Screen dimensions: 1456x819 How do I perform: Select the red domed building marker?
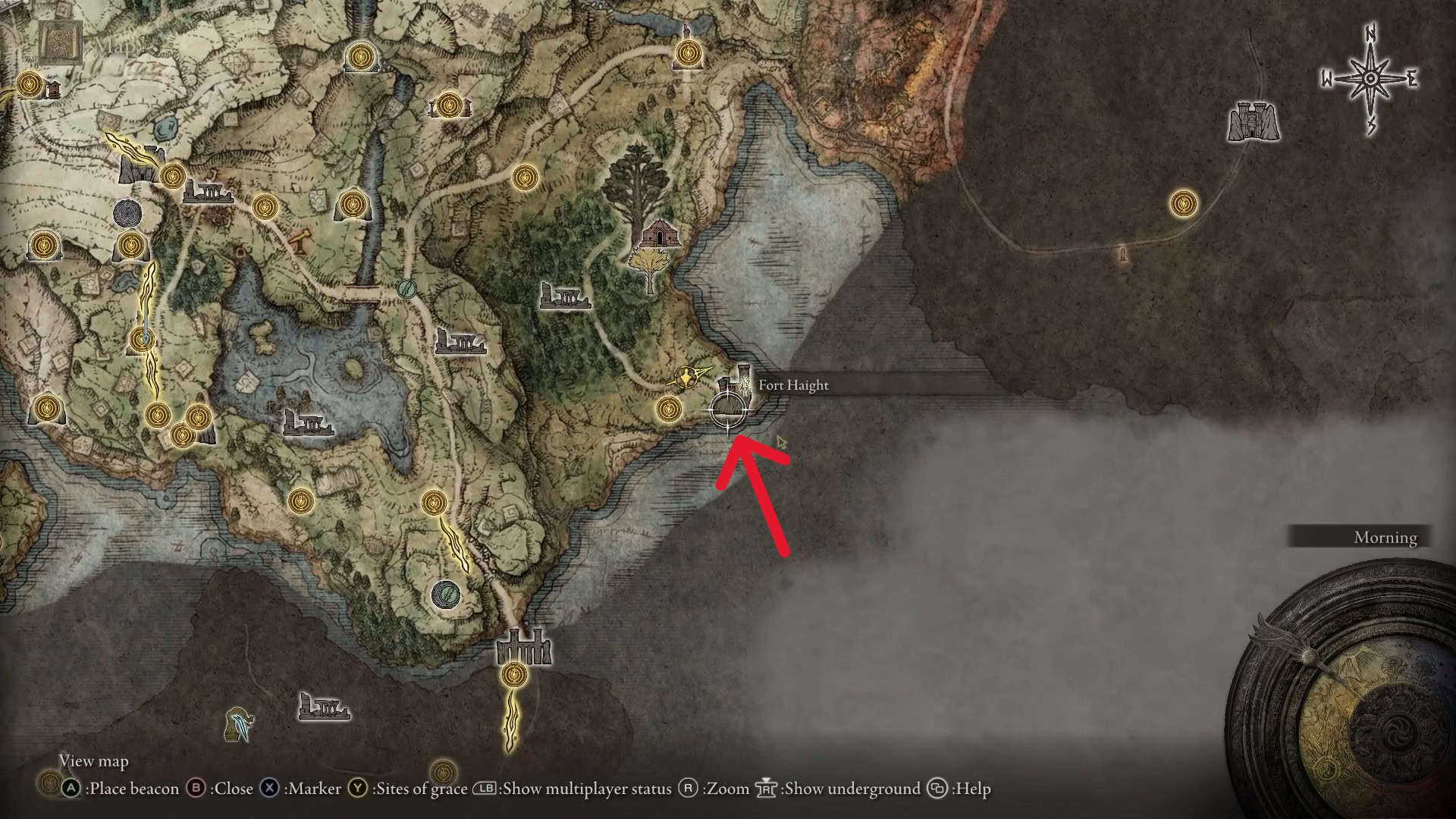click(x=658, y=234)
